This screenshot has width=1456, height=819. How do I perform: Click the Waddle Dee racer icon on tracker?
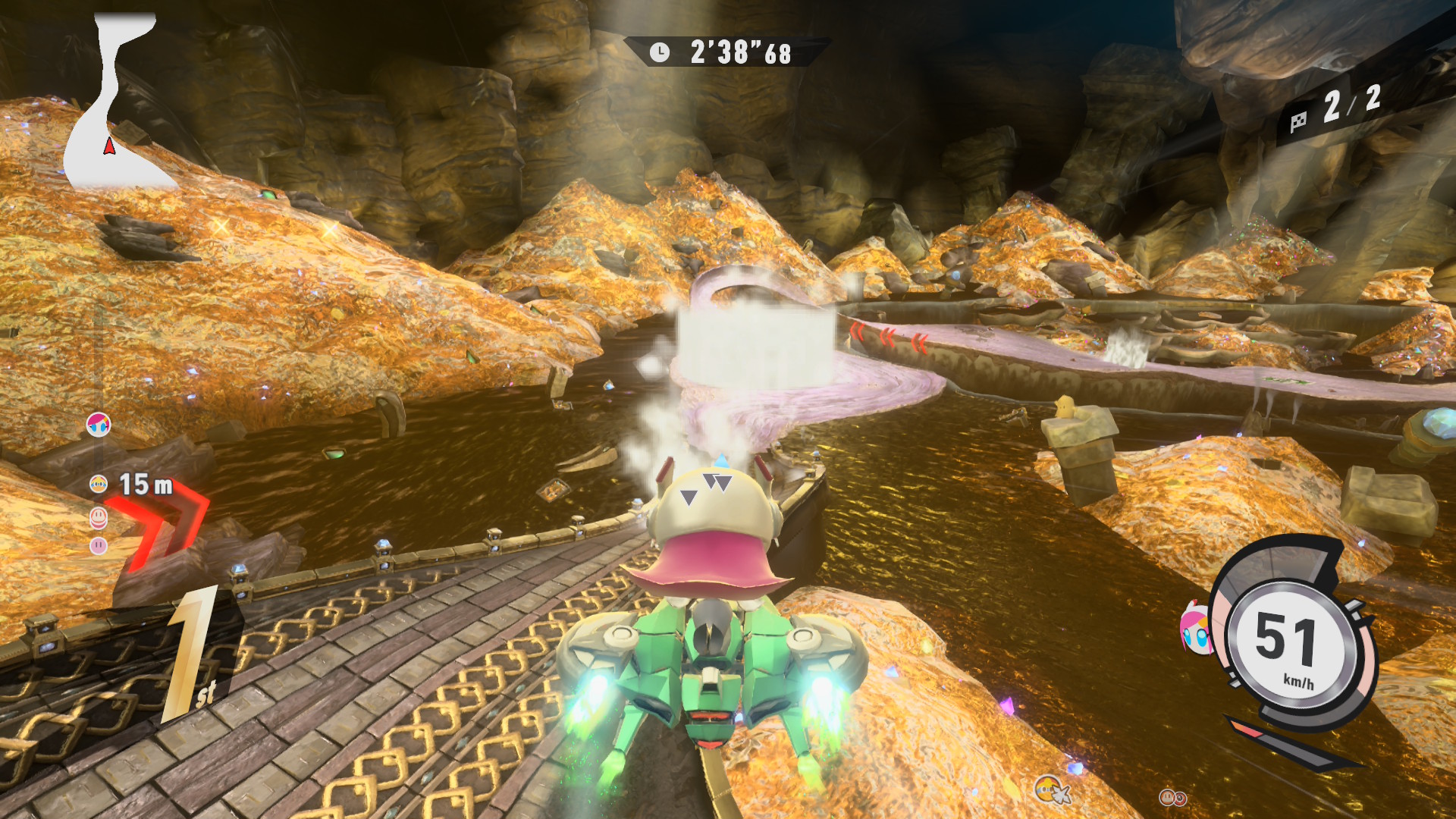point(99,518)
